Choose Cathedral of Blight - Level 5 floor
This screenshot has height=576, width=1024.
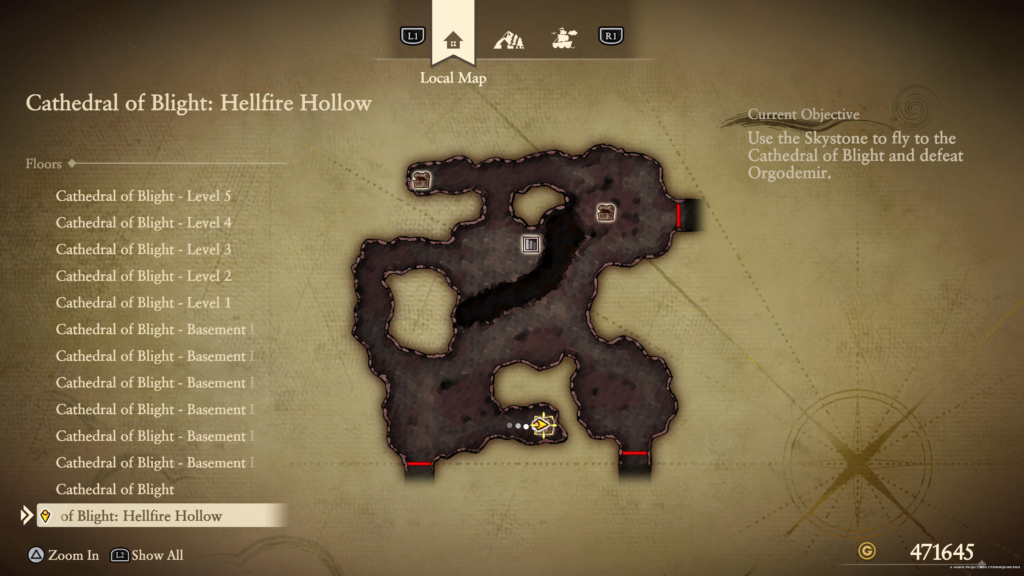coord(143,196)
